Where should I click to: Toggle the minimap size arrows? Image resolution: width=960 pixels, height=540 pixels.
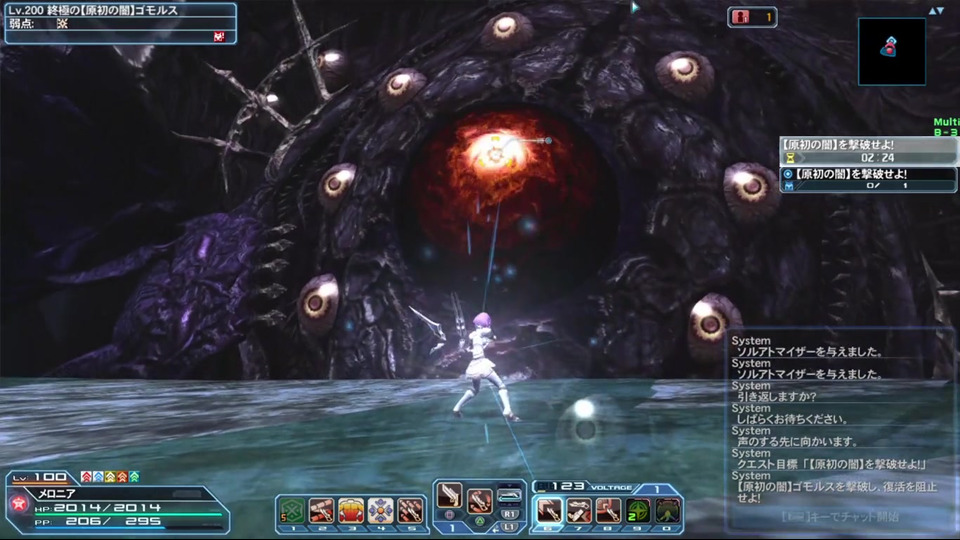935,11
